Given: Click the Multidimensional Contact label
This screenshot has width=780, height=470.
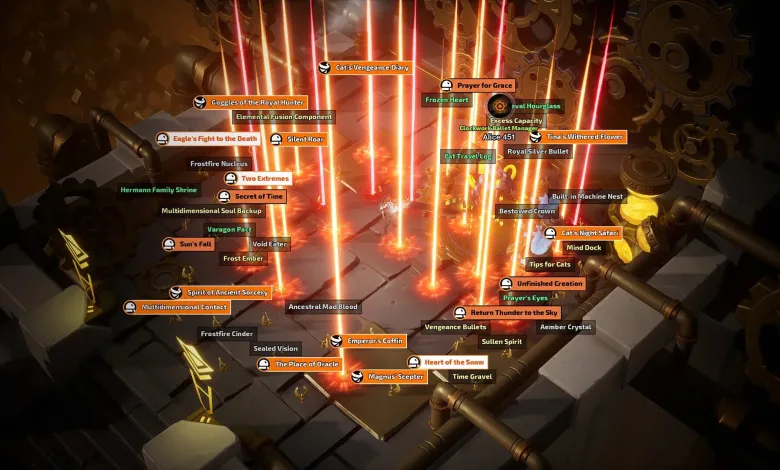Looking at the screenshot, I should [x=184, y=307].
